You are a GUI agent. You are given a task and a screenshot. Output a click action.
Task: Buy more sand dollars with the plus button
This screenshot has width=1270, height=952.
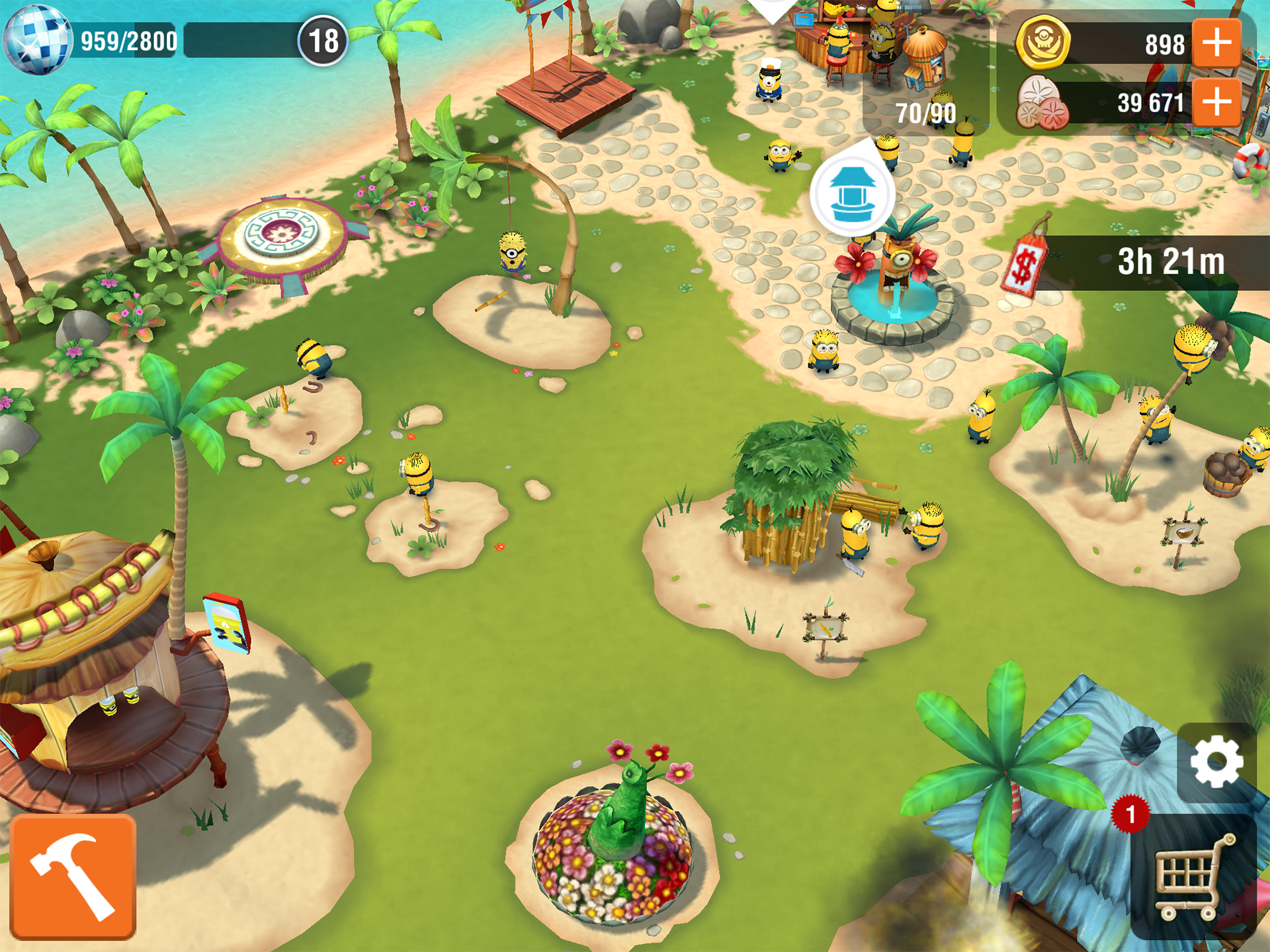(1216, 102)
